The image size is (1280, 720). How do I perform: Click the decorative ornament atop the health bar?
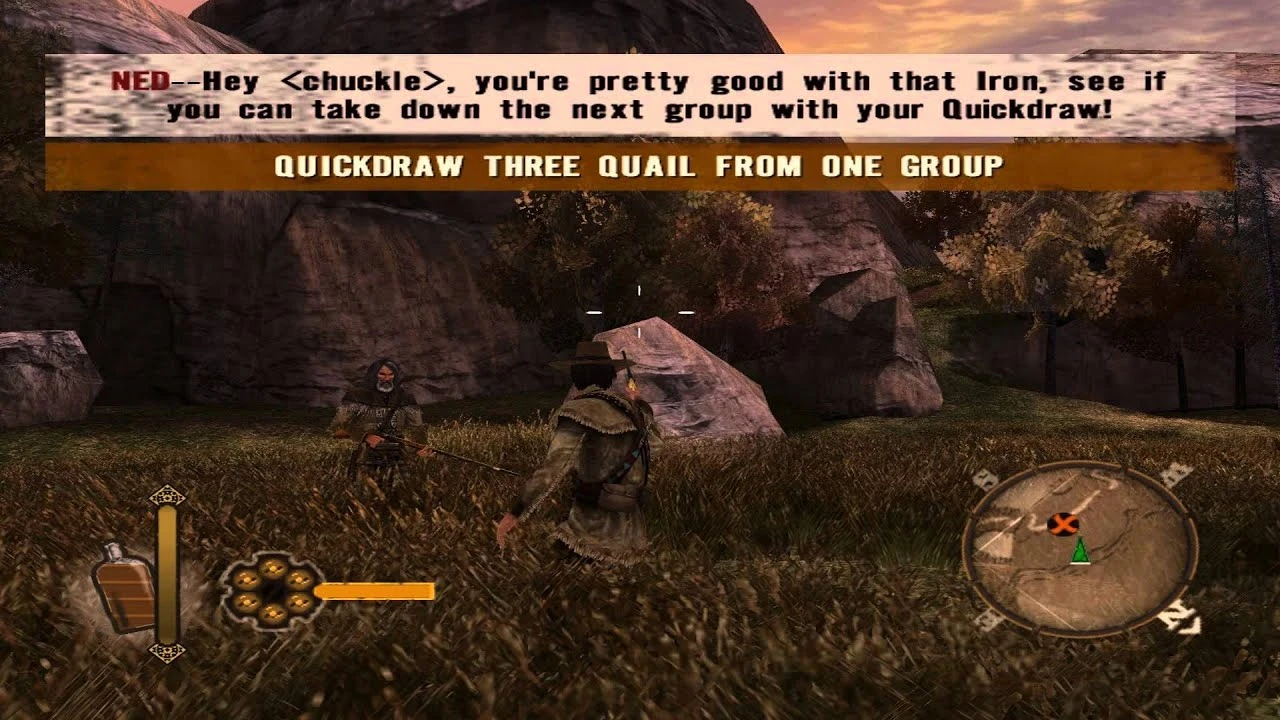coord(165,498)
